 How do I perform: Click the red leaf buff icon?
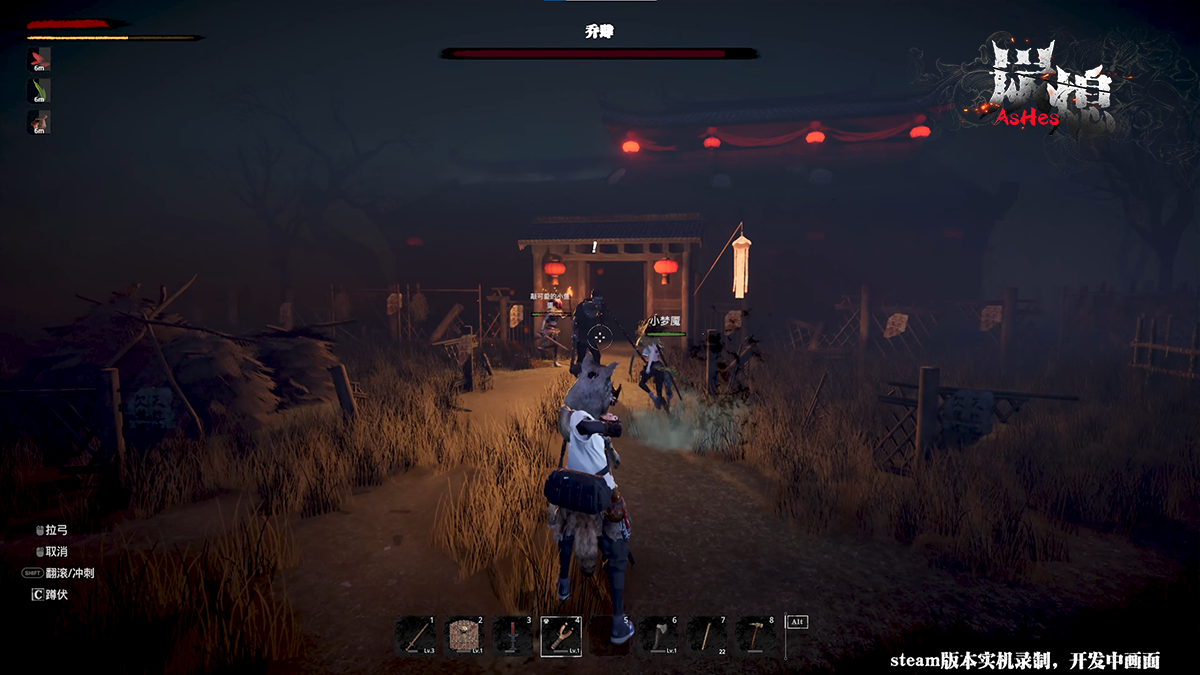[39, 59]
